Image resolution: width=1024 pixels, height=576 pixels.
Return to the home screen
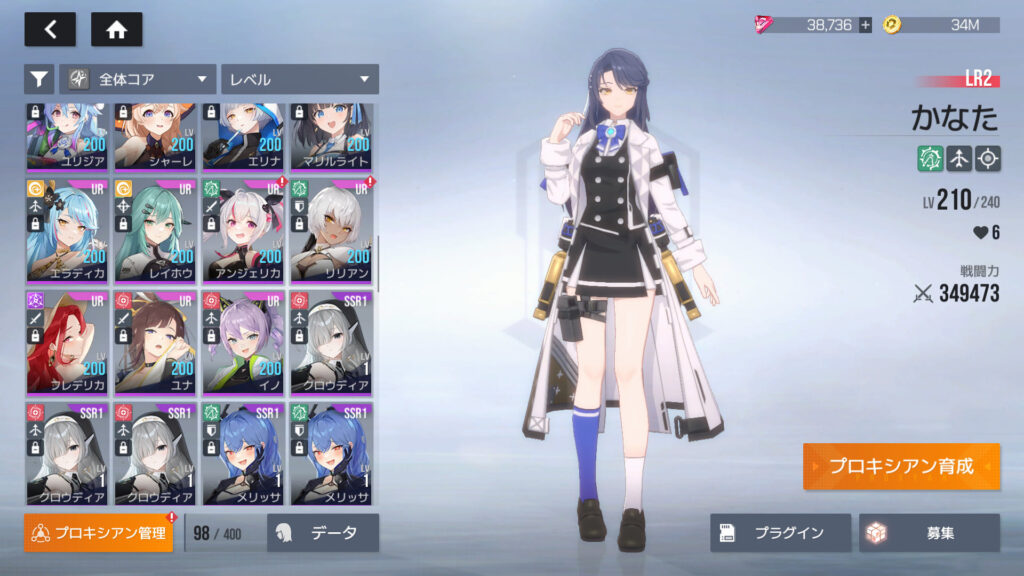click(117, 30)
